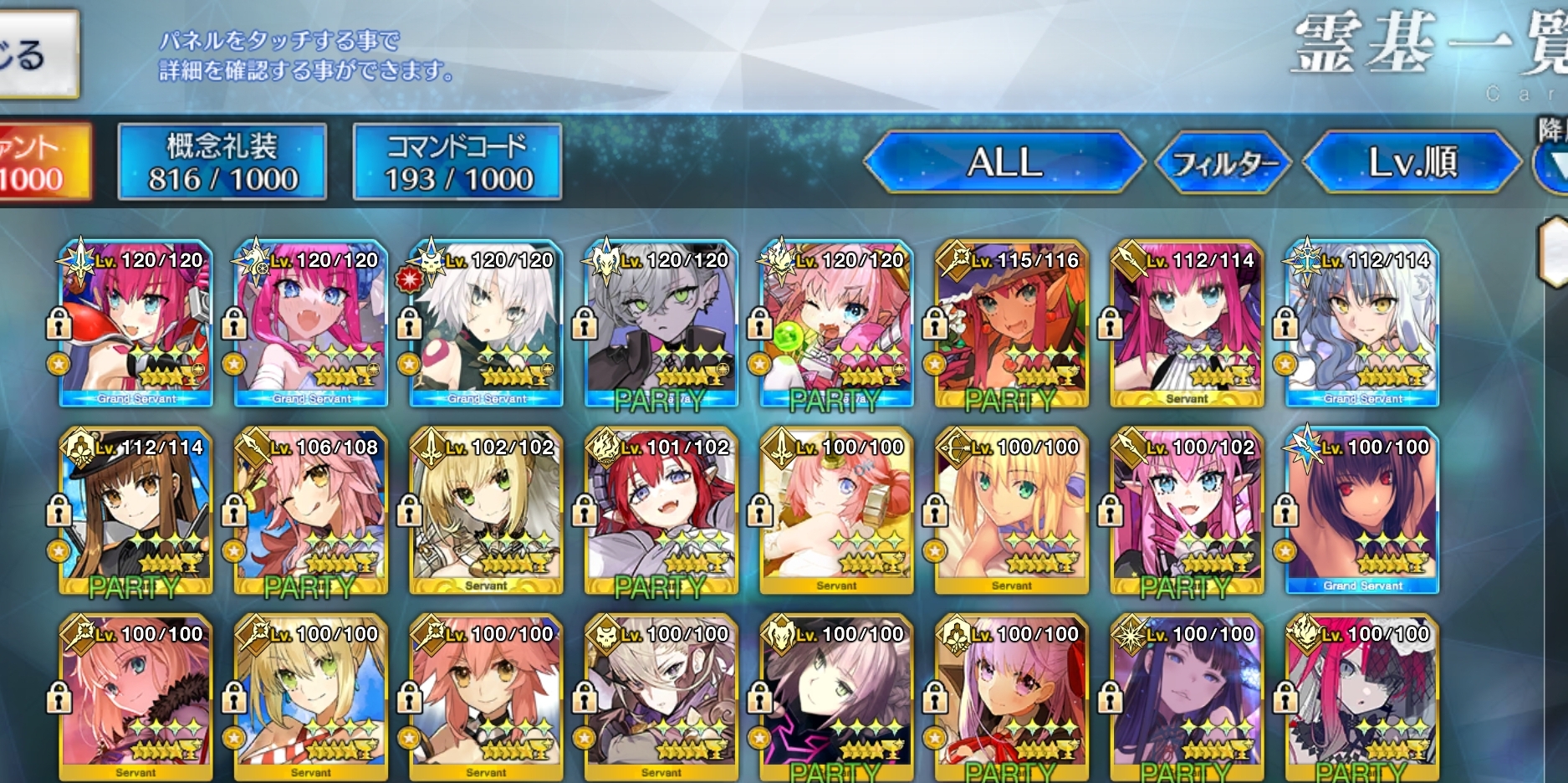Viewport: 1568px width, 783px height.
Task: Select the grey-haired green-eyed Lv.120/120 servant
Action: 661,325
